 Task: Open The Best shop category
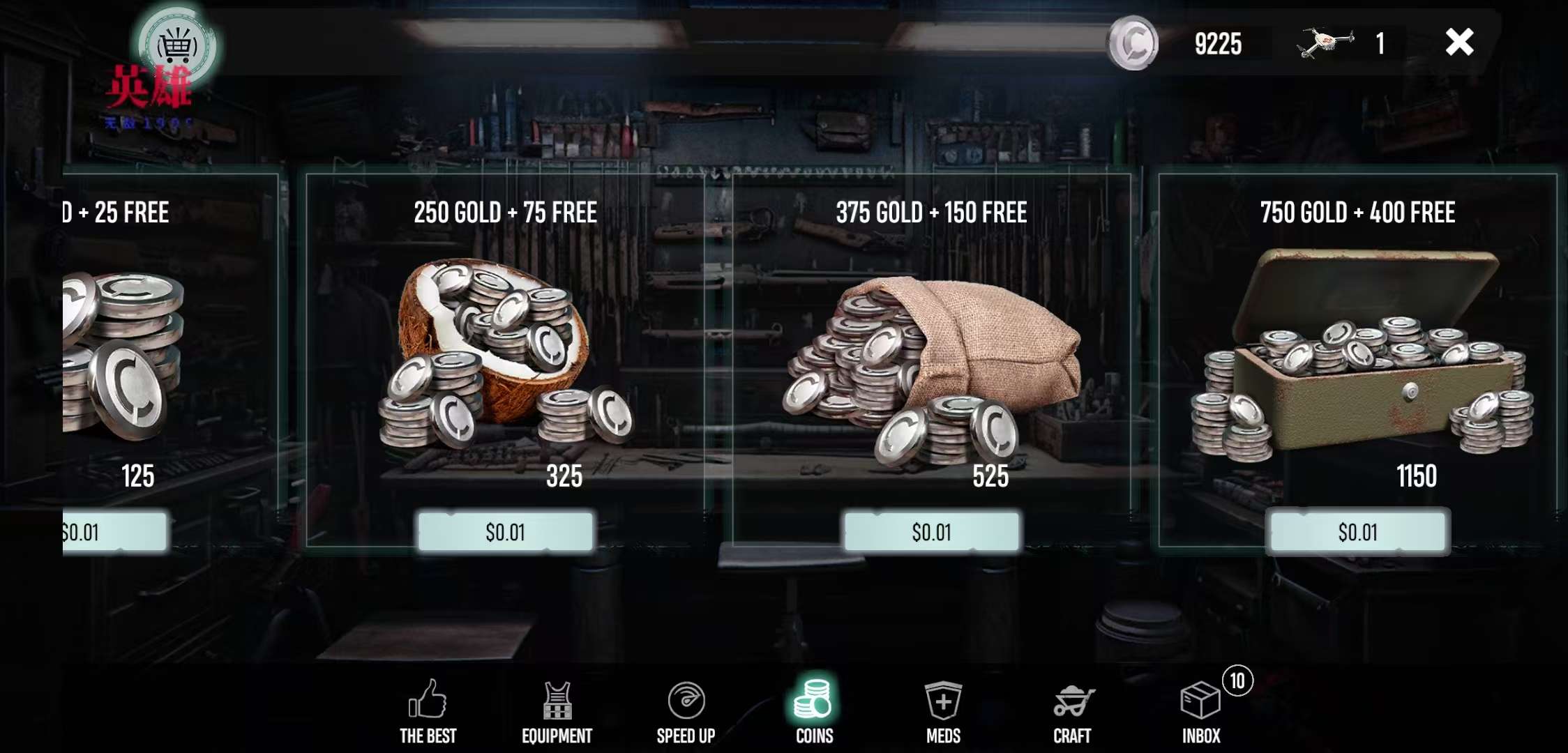point(428,710)
